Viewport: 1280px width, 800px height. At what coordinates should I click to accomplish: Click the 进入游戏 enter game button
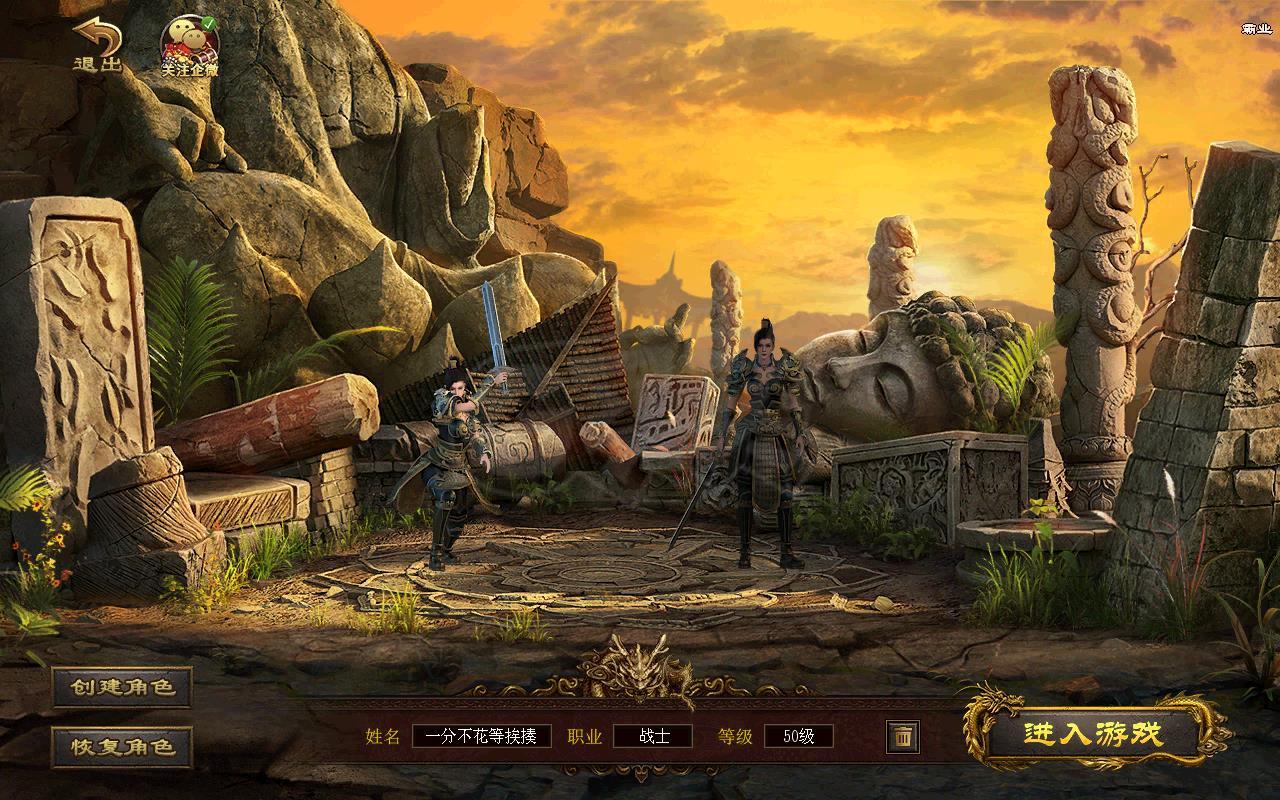click(1094, 733)
